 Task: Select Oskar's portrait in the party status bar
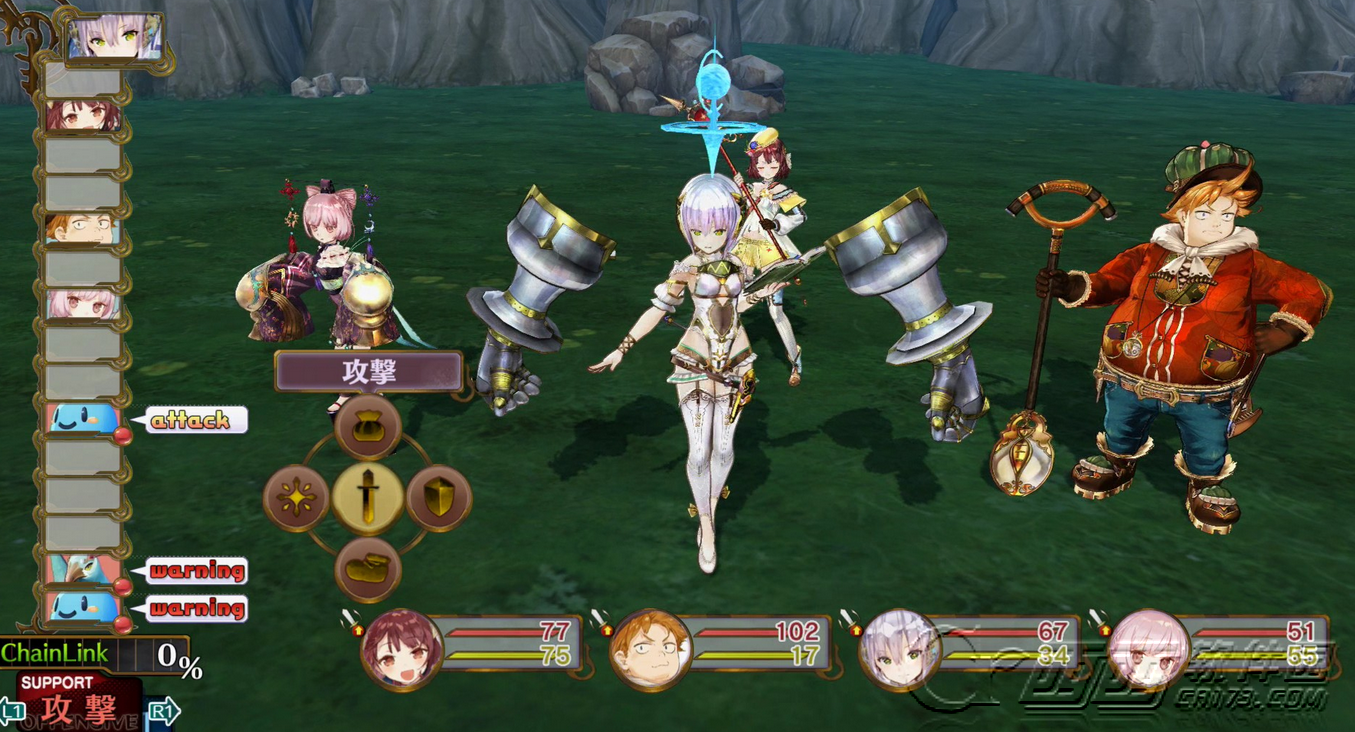pos(651,649)
